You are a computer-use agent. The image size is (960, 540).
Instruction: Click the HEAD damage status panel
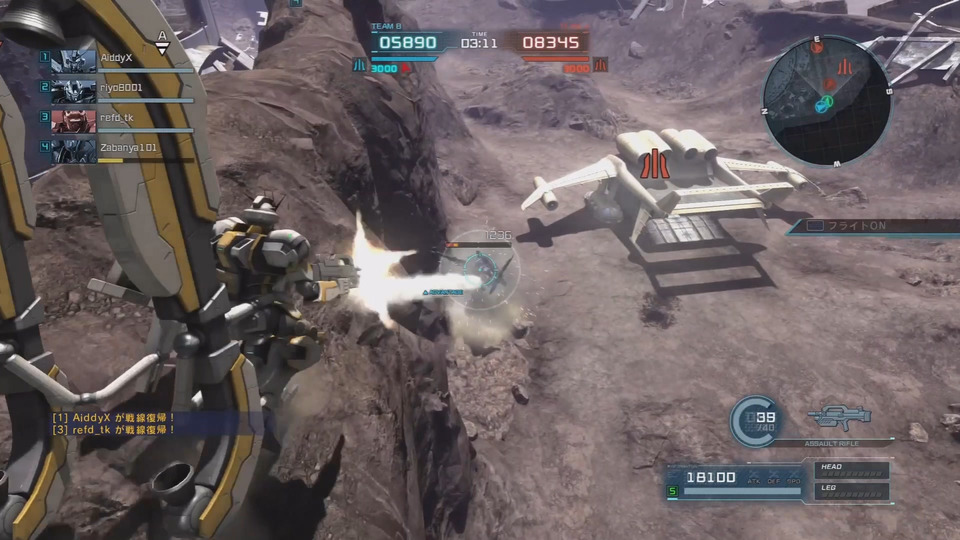click(852, 470)
